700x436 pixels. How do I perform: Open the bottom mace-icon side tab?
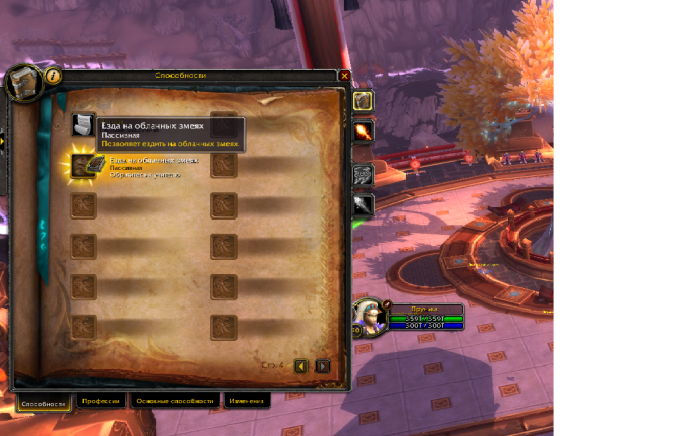click(x=362, y=205)
